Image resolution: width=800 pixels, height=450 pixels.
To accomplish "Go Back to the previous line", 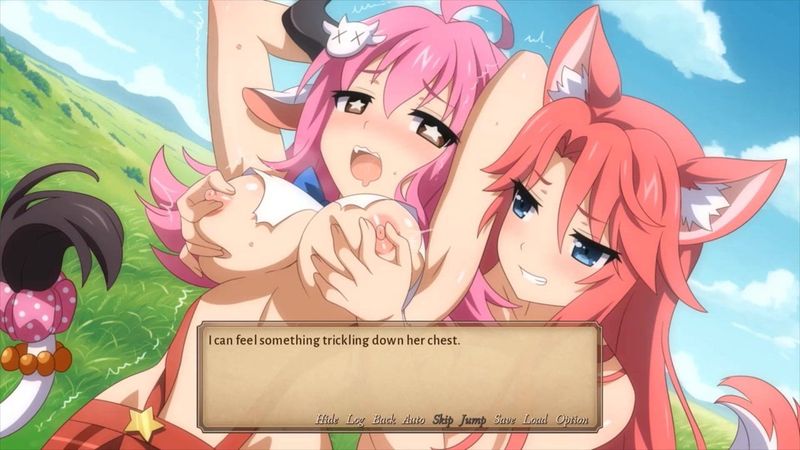I will pyautogui.click(x=384, y=419).
